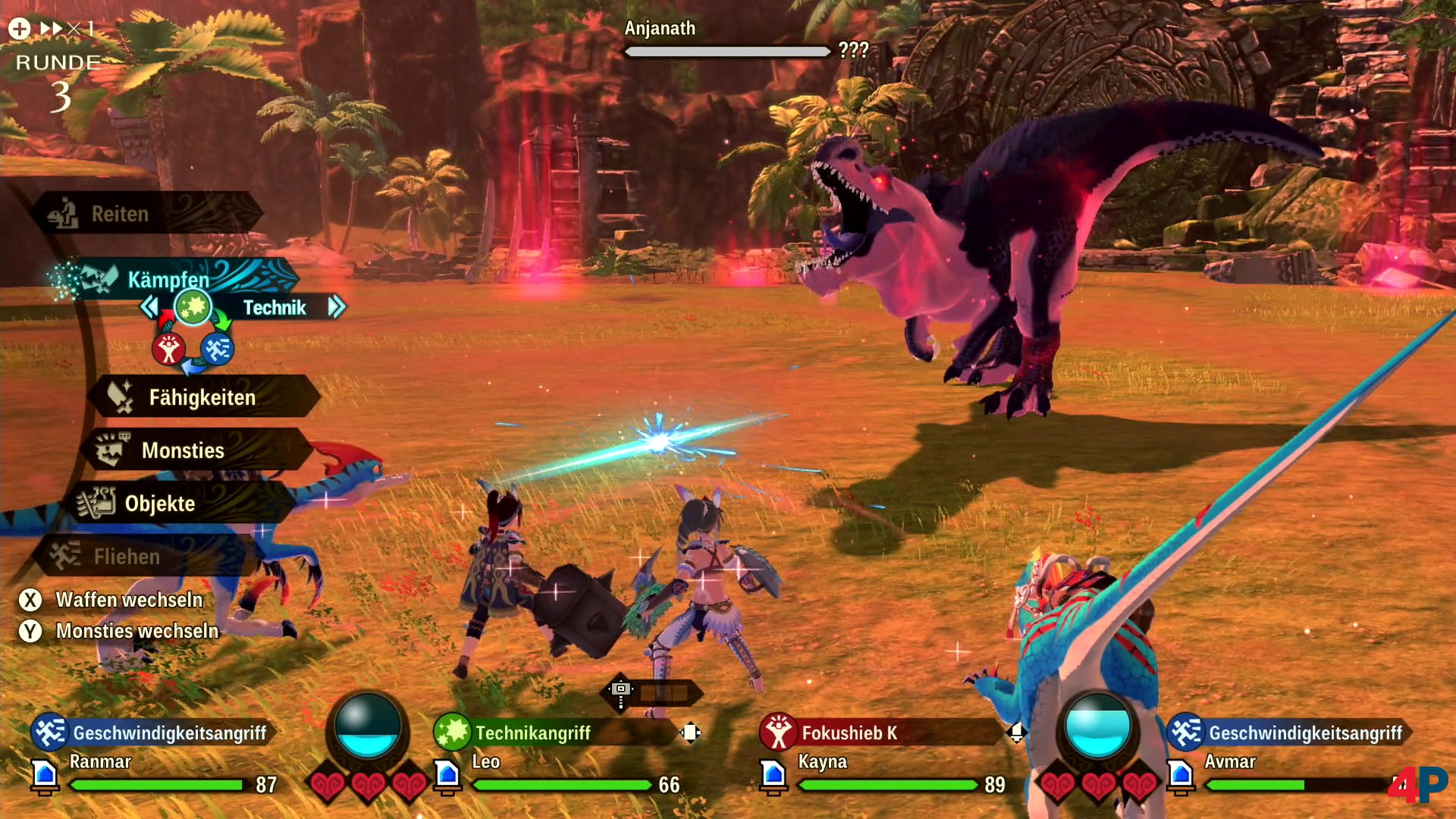This screenshot has width=1456, height=819.
Task: Cycle attack type with the left arrow
Action: pos(149,307)
